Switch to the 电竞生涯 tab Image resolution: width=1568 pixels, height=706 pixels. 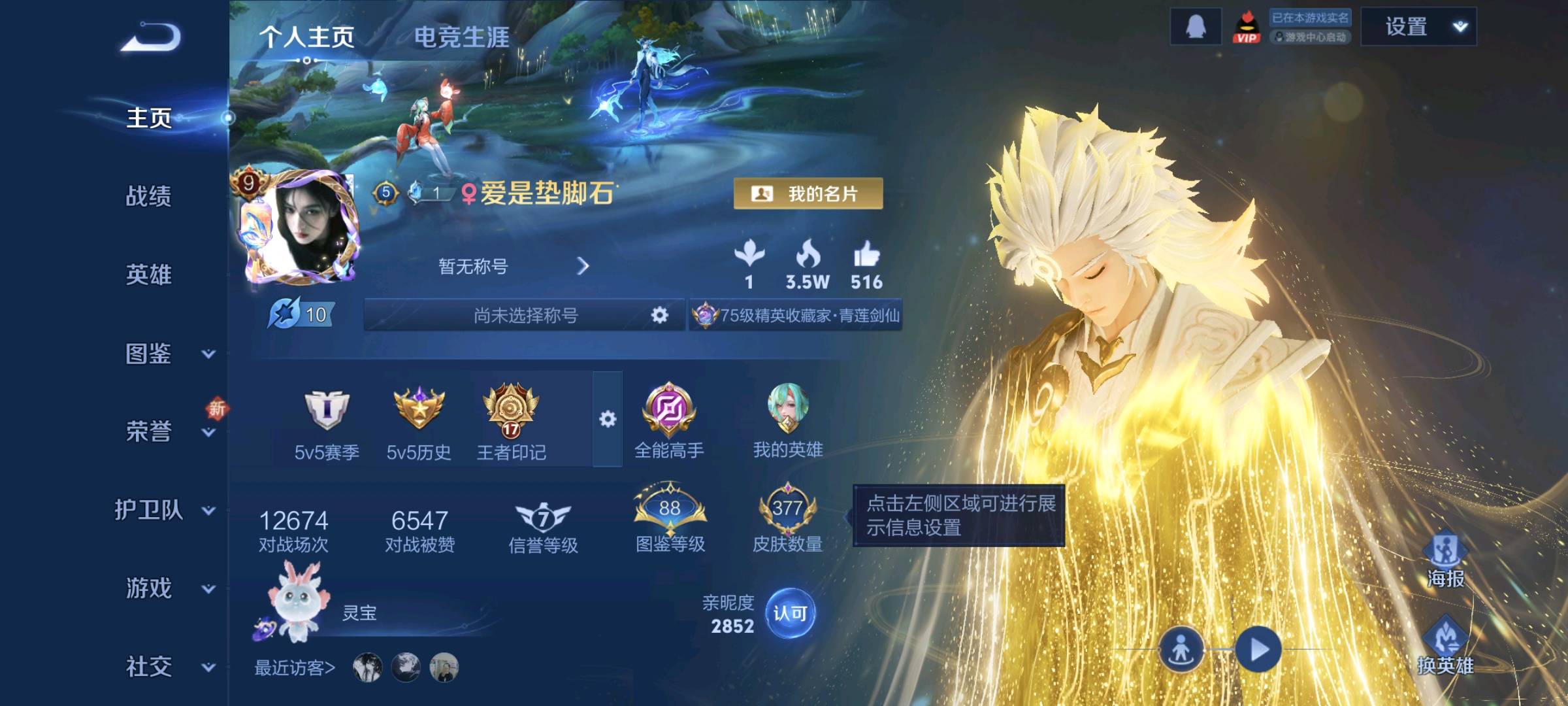(461, 37)
